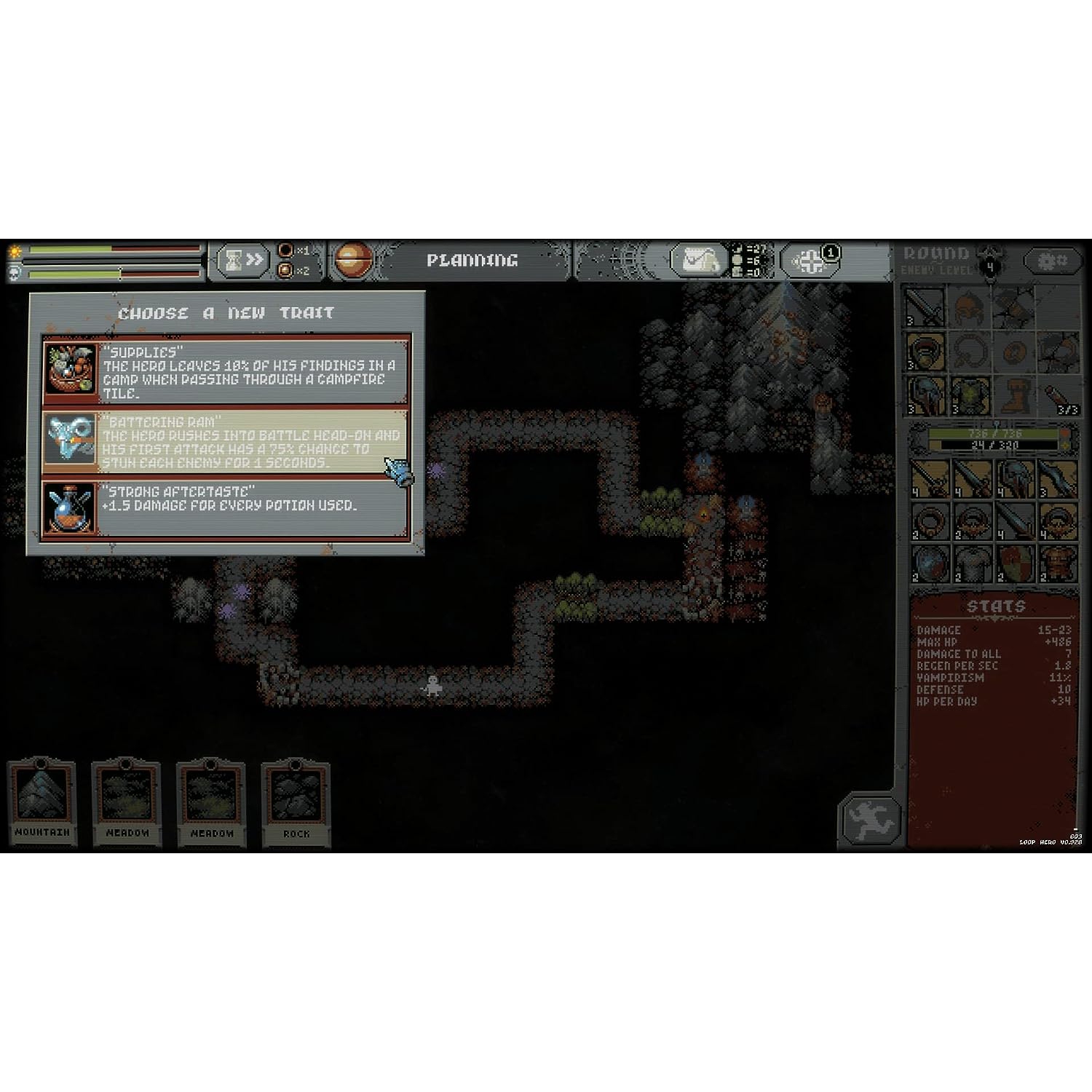Image resolution: width=1092 pixels, height=1092 pixels.
Task: Pick the level 3 blade in the loot grid
Action: (1057, 478)
